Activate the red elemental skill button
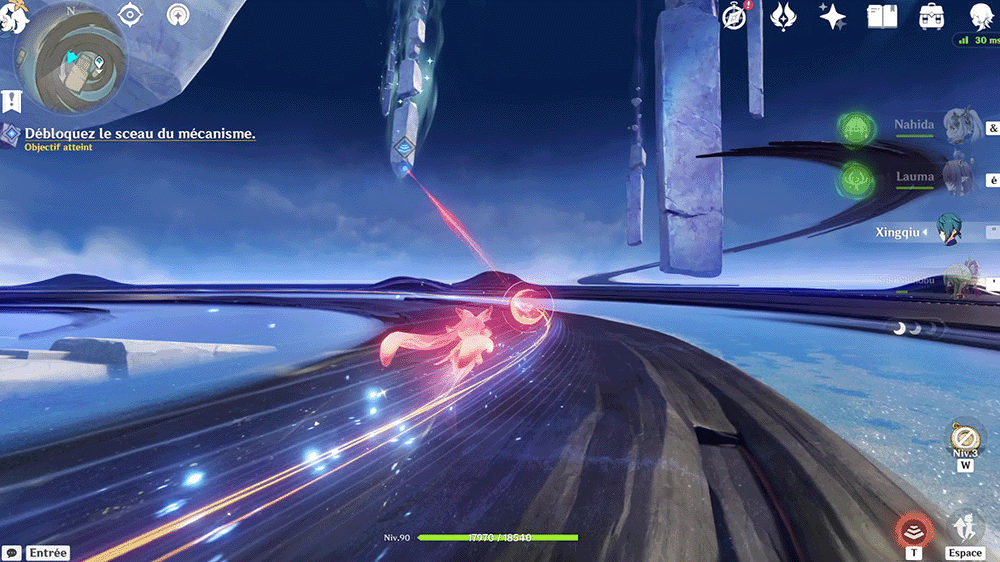Viewport: 1000px width, 562px height. (914, 530)
